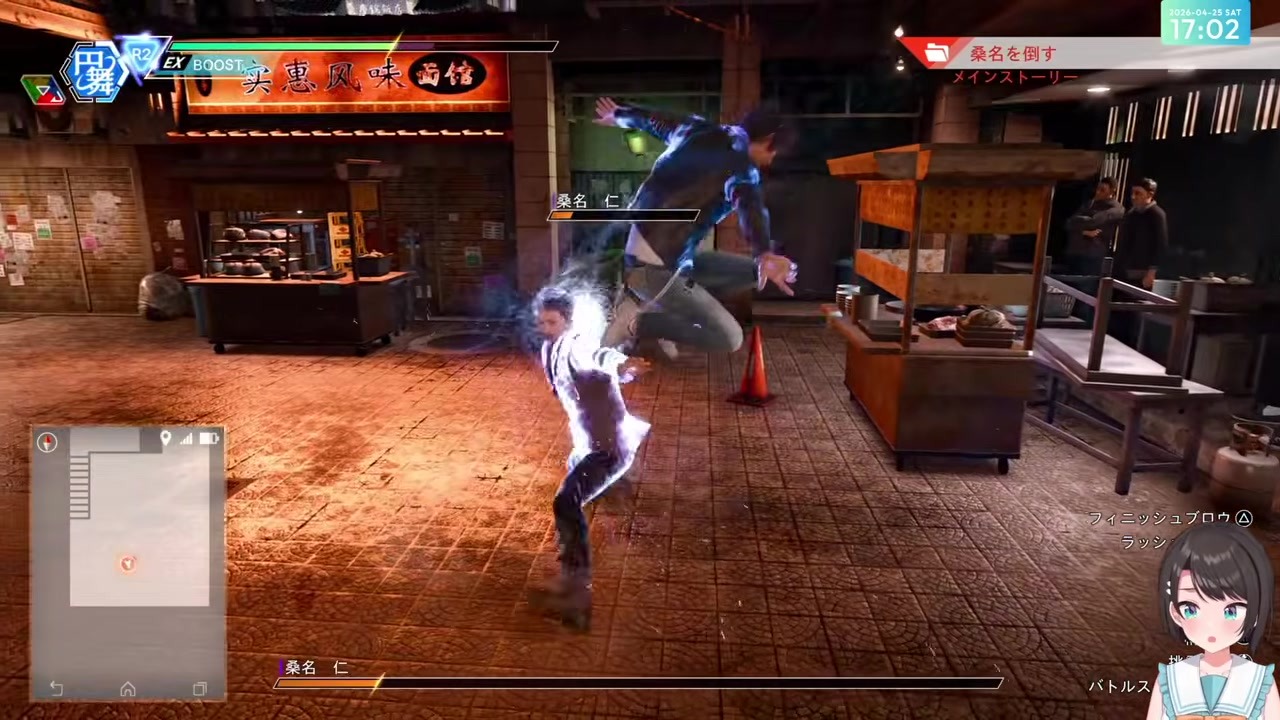Click the player marker on the minimap

pyautogui.click(x=127, y=564)
